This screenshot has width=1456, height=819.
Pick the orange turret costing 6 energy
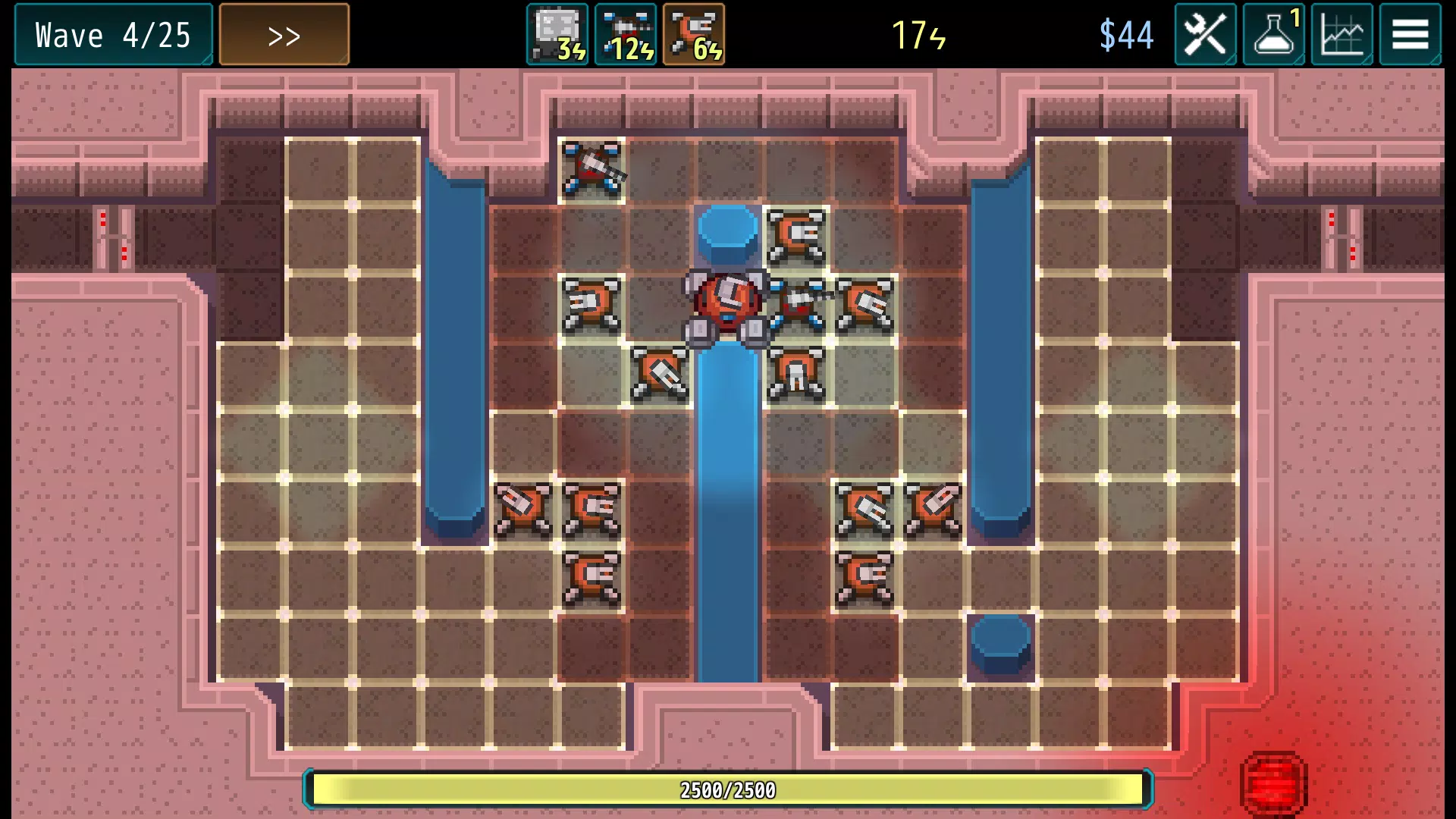(x=694, y=35)
